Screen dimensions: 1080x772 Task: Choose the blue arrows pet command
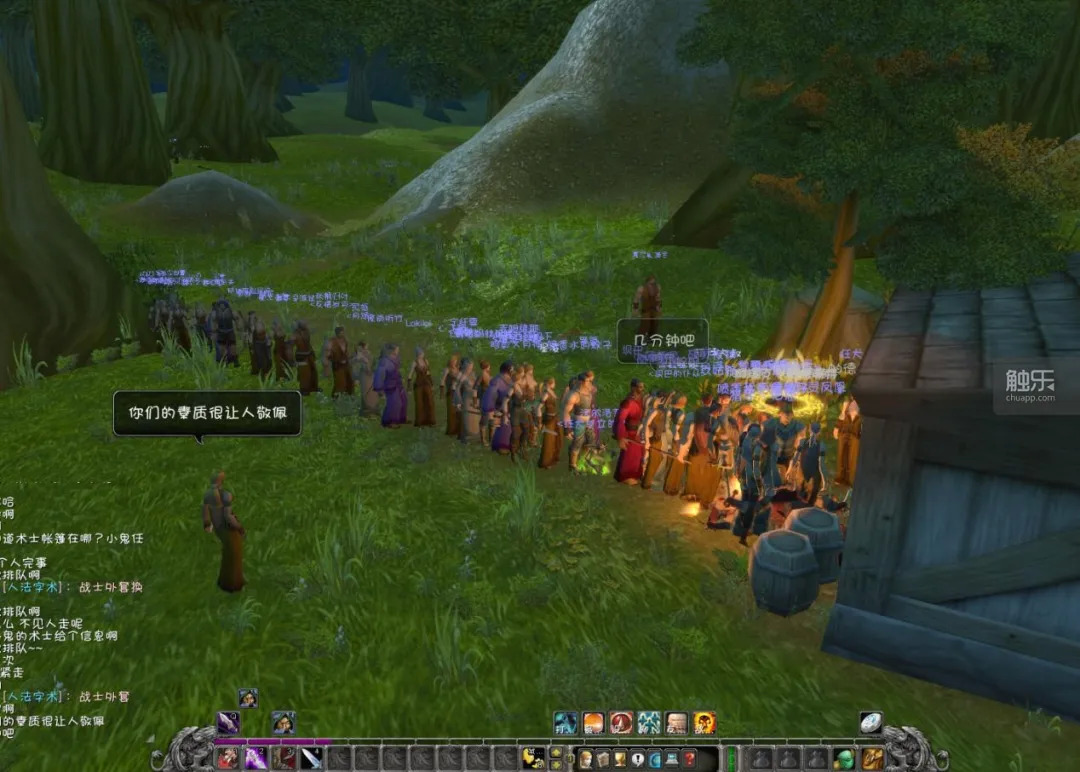point(649,723)
